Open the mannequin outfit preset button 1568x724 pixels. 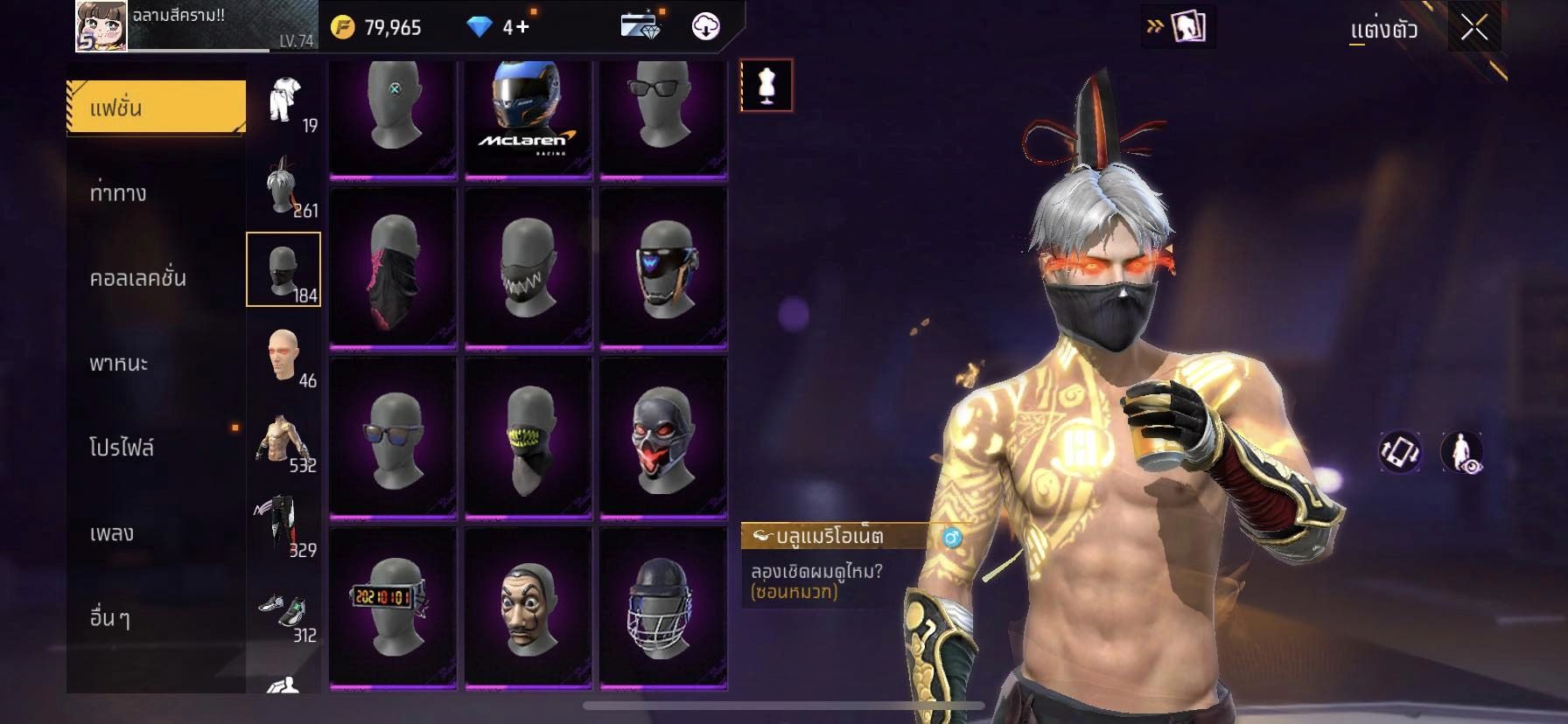pyautogui.click(x=766, y=86)
